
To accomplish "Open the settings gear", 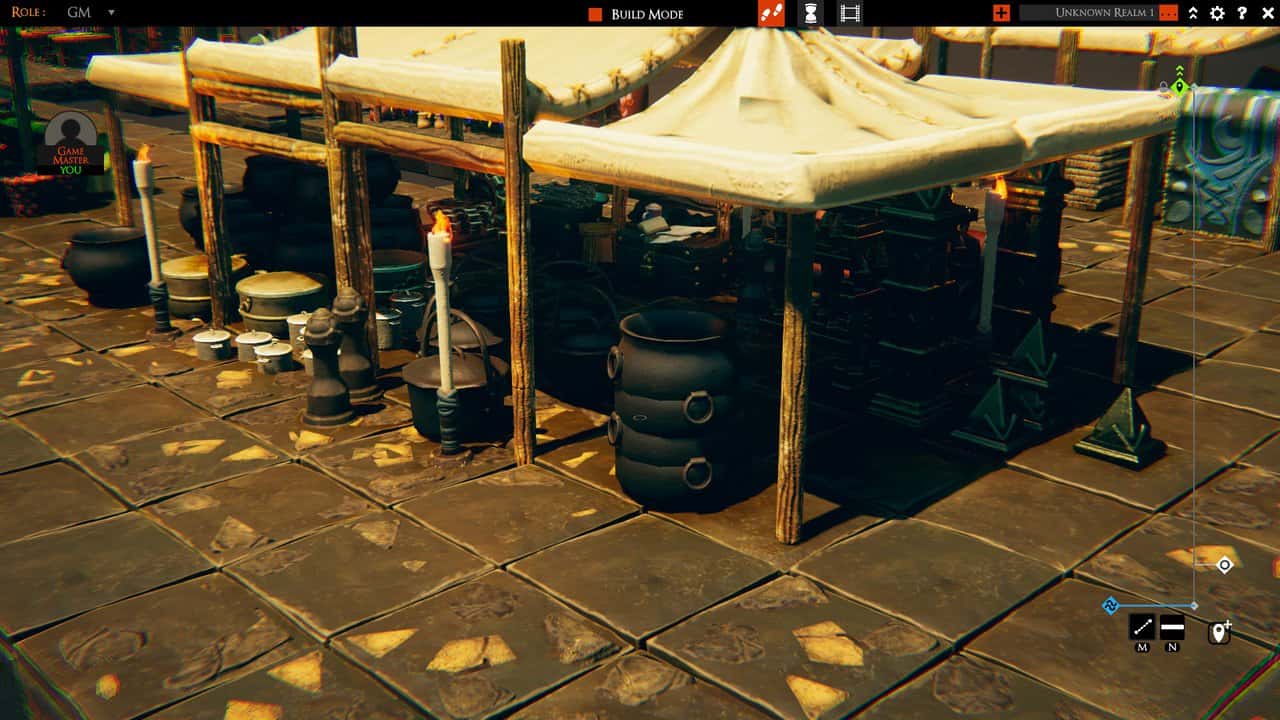I will tap(1218, 13).
